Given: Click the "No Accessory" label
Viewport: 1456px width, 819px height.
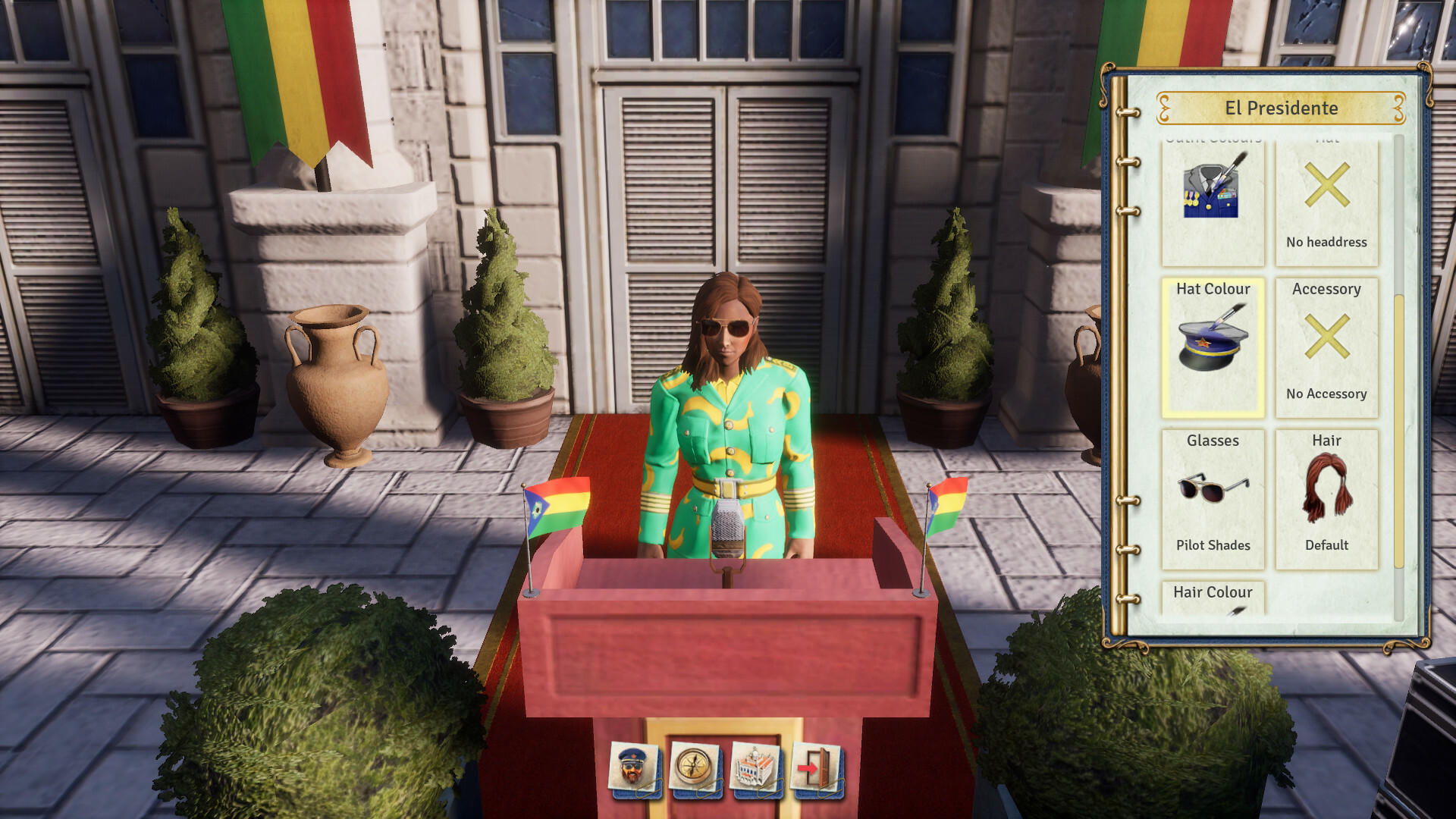Looking at the screenshot, I should (x=1327, y=394).
